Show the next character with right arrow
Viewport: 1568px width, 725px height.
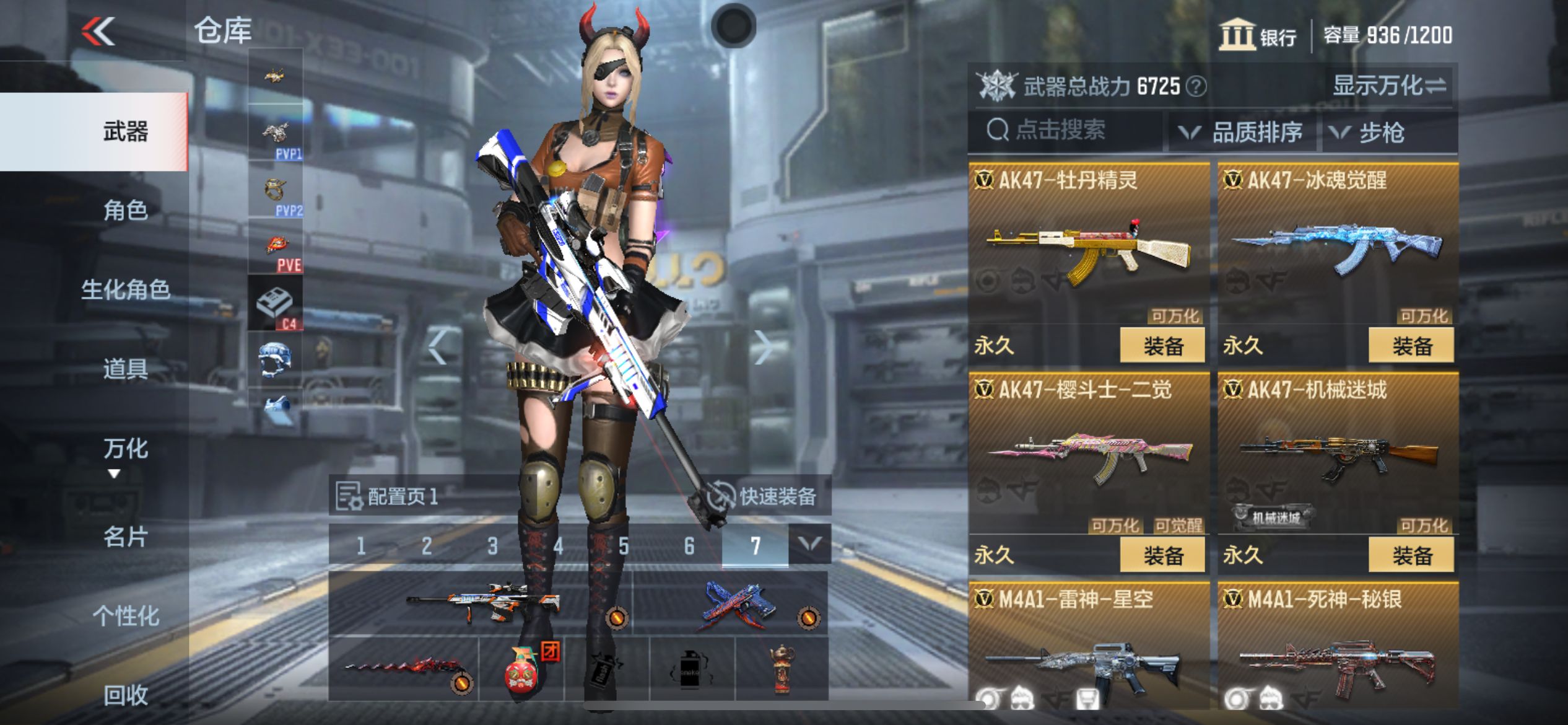click(764, 347)
